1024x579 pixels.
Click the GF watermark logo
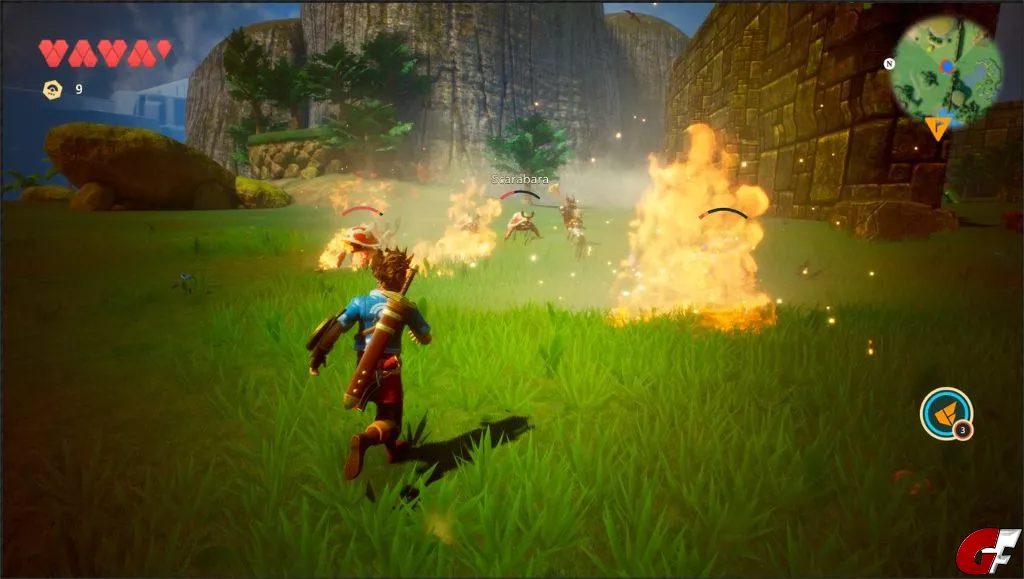pos(986,550)
